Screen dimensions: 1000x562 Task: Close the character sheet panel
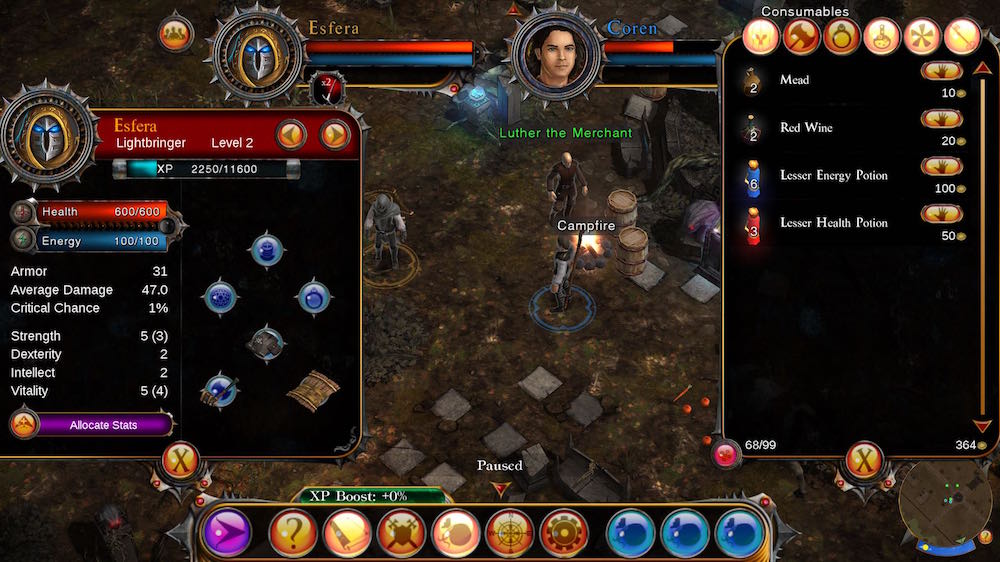pos(181,461)
